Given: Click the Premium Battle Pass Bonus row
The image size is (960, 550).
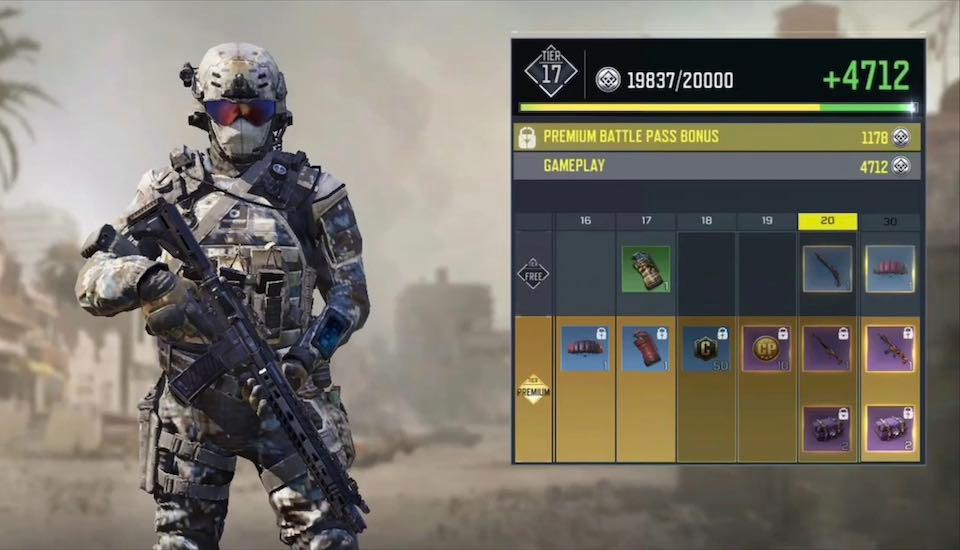Looking at the screenshot, I should 716,137.
